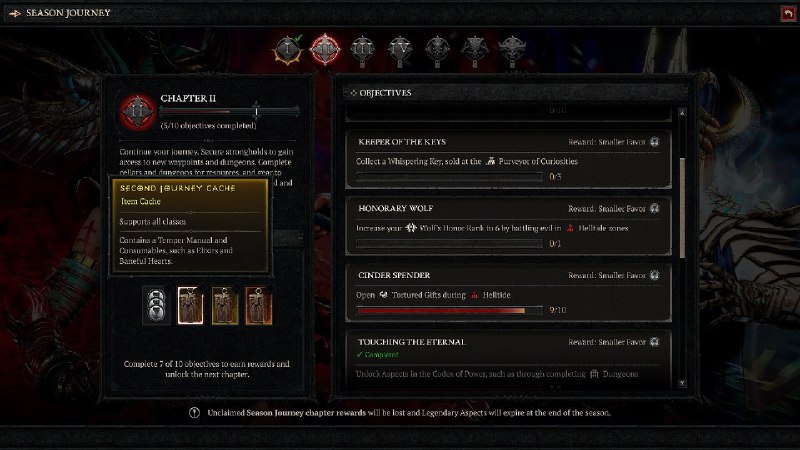The width and height of the screenshot is (800, 450).
Task: Close the Season Journey window
Action: pyautogui.click(x=789, y=12)
